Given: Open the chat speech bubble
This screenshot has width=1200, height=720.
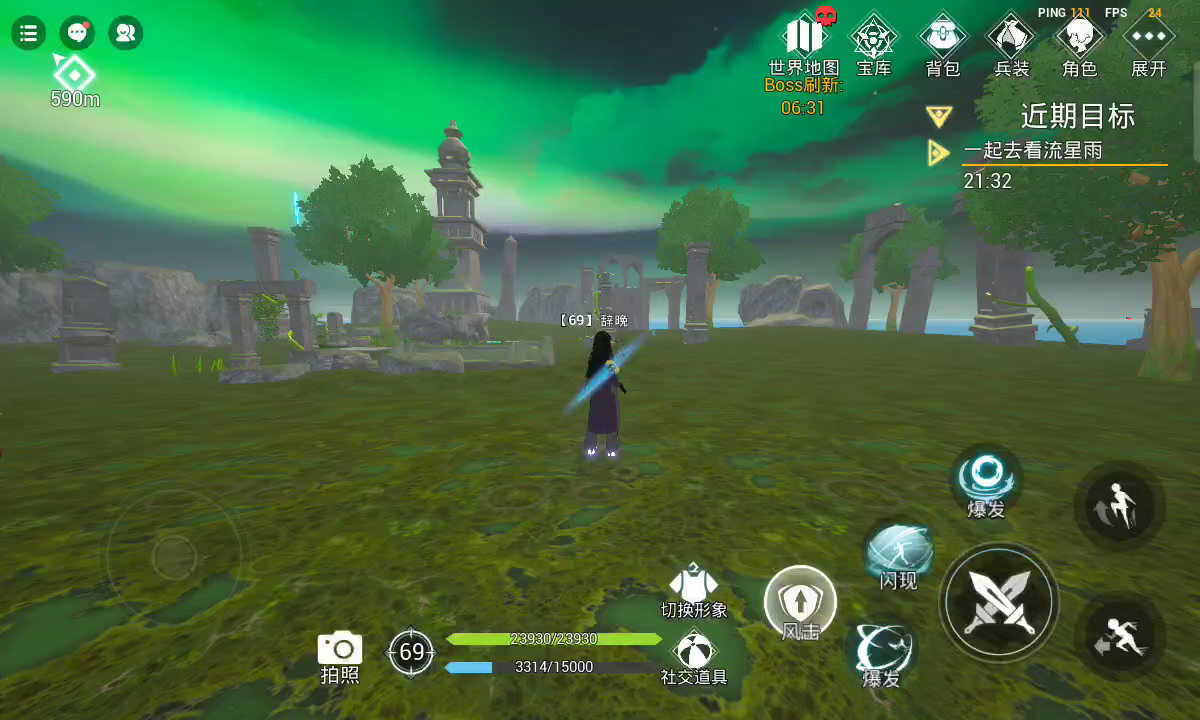Looking at the screenshot, I should tap(77, 33).
